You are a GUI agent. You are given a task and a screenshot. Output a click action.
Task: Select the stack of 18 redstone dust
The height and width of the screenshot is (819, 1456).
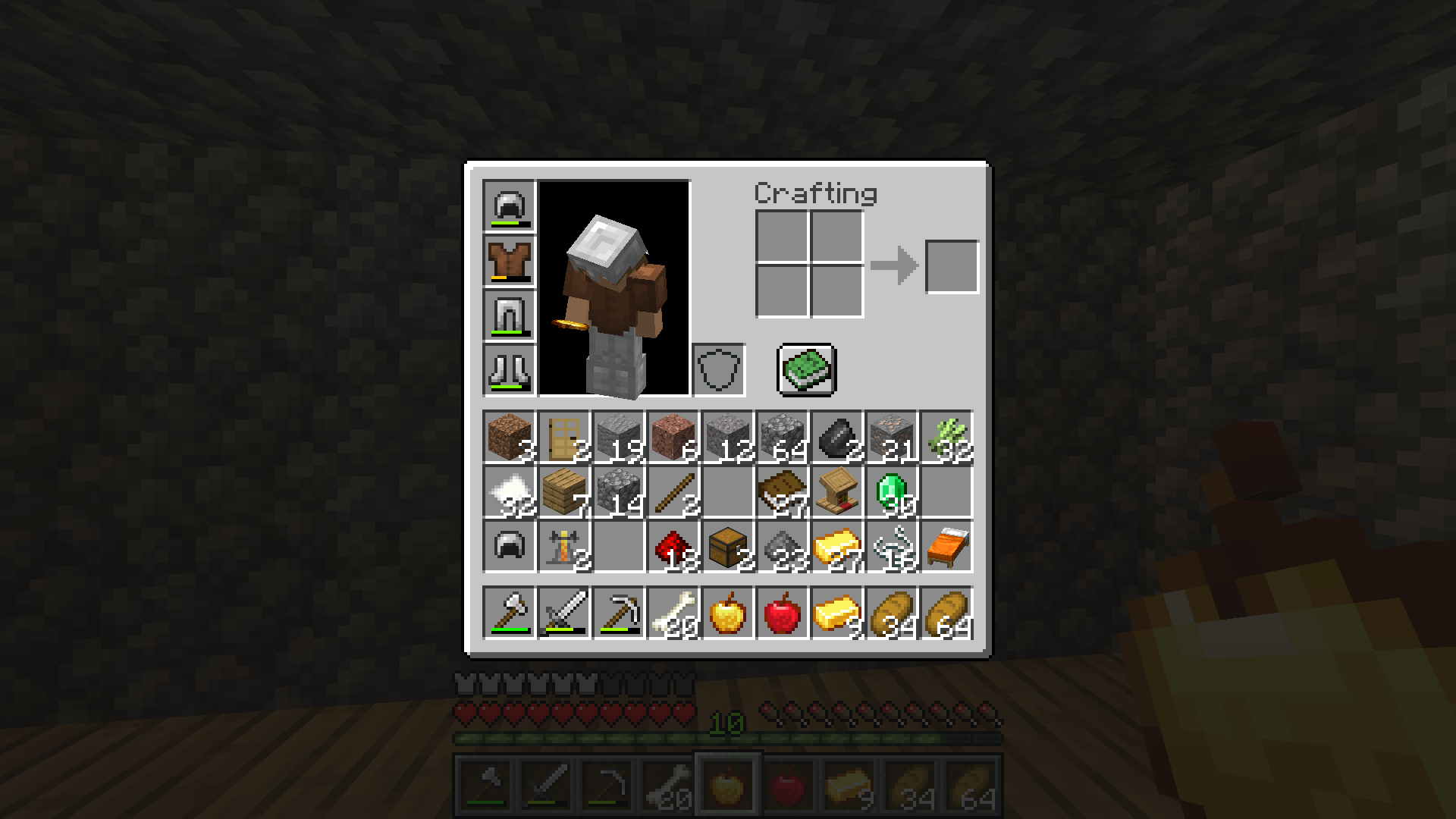coord(673,547)
